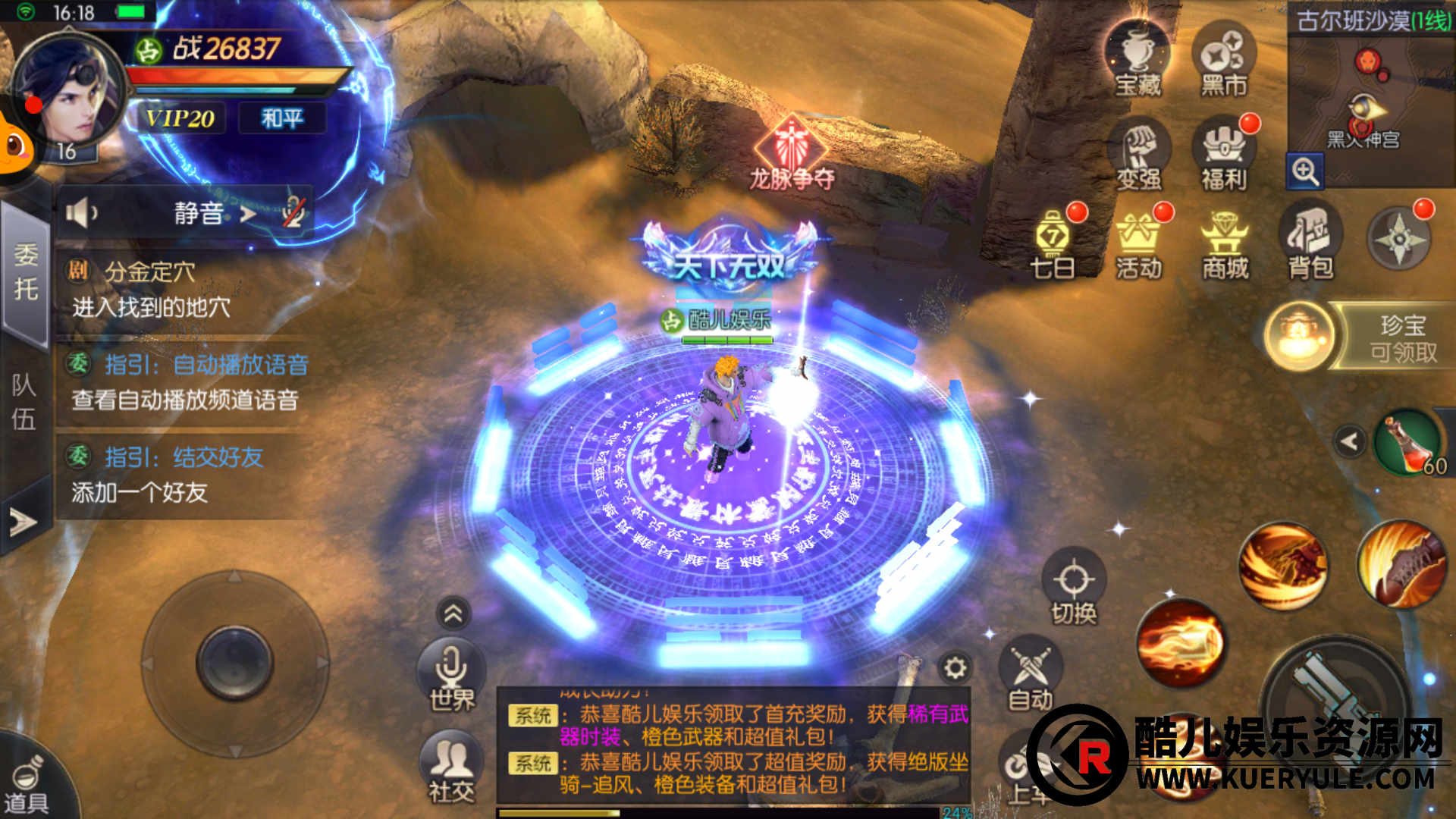Toggle 自动 auto-combat mode
This screenshot has height=819, width=1456.
pos(1031,675)
